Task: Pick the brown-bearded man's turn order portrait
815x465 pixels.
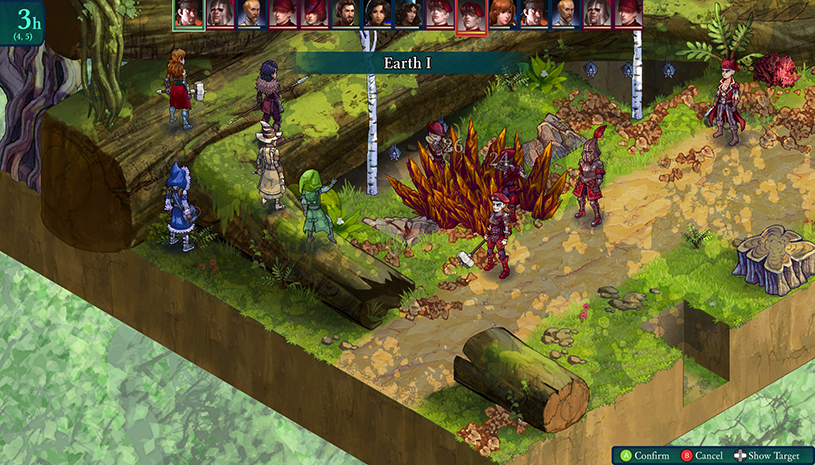Action: [345, 13]
